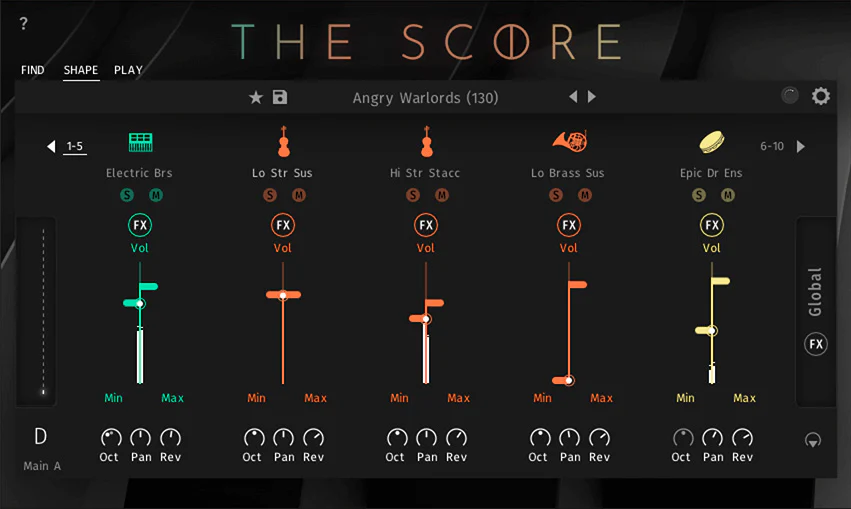851x509 pixels.
Task: Click the Lo Brass Sus Rev knob
Action: pos(599,438)
